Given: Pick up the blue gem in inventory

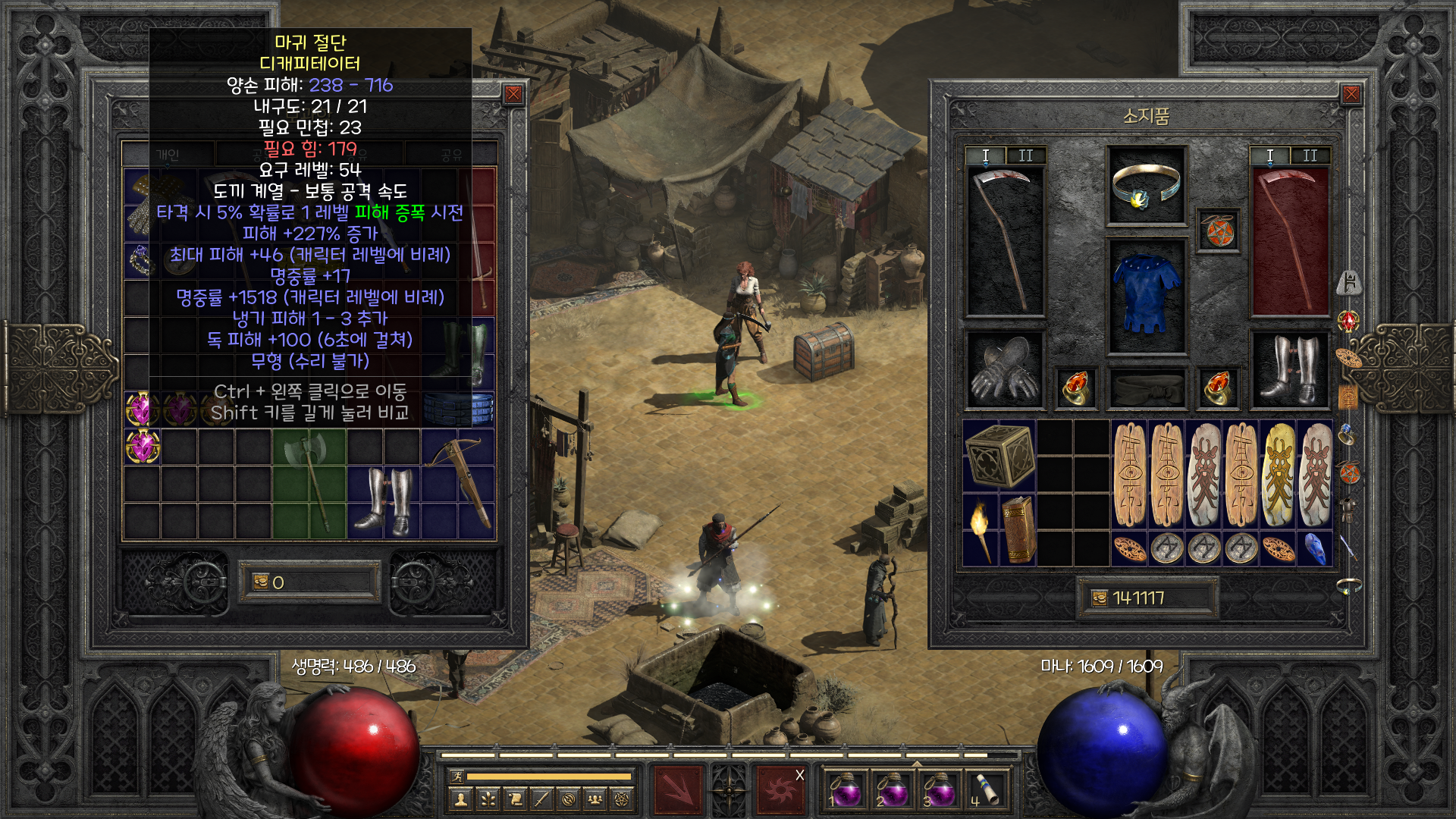Looking at the screenshot, I should point(1315,548).
